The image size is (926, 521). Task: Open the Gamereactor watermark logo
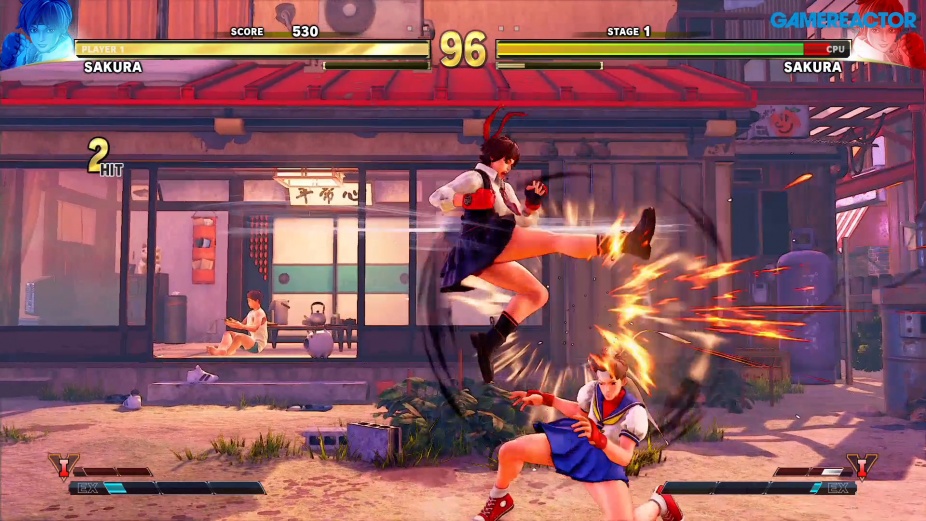click(x=843, y=19)
